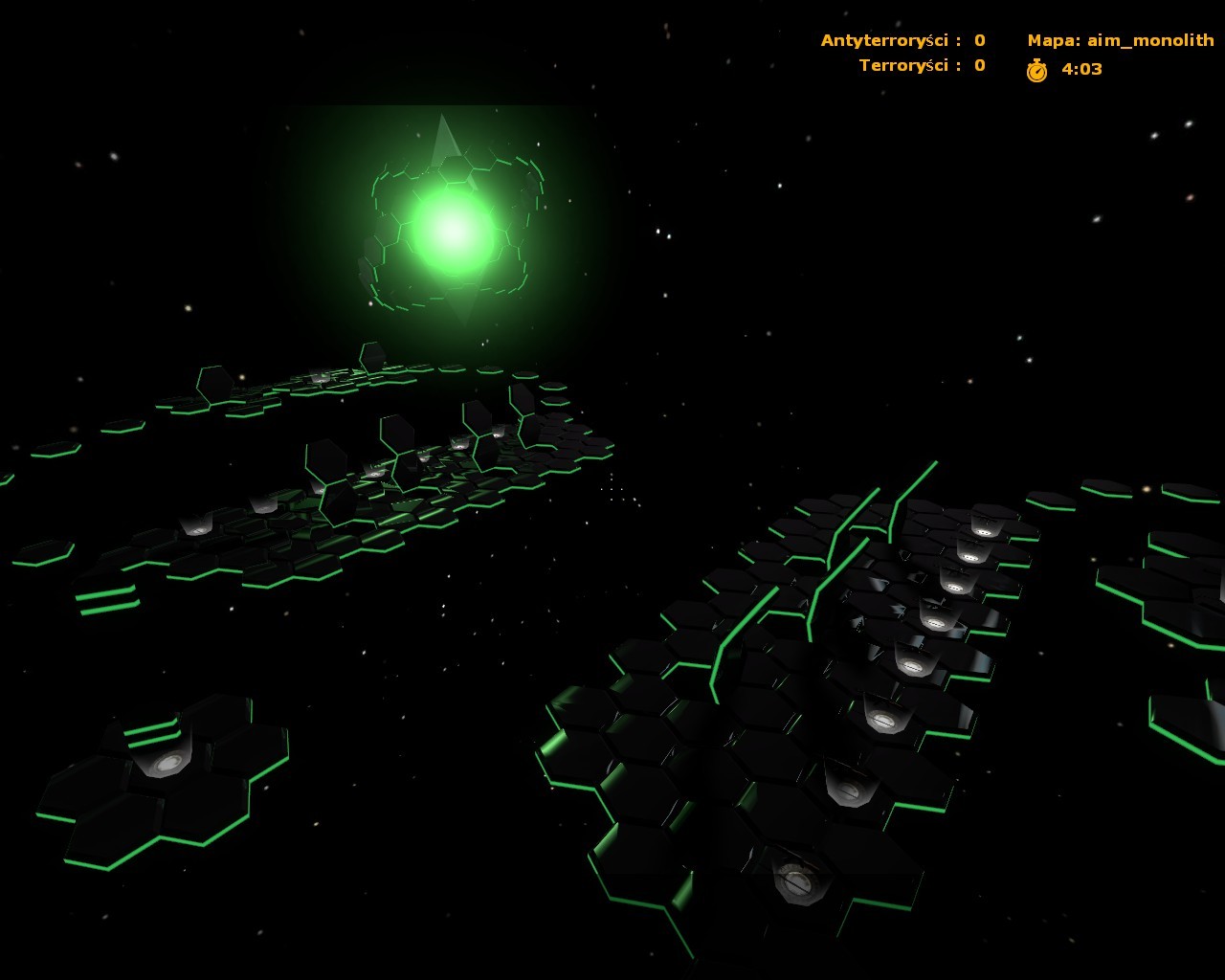Click the orange stopwatch timer icon
The width and height of the screenshot is (1225, 980).
[1039, 69]
